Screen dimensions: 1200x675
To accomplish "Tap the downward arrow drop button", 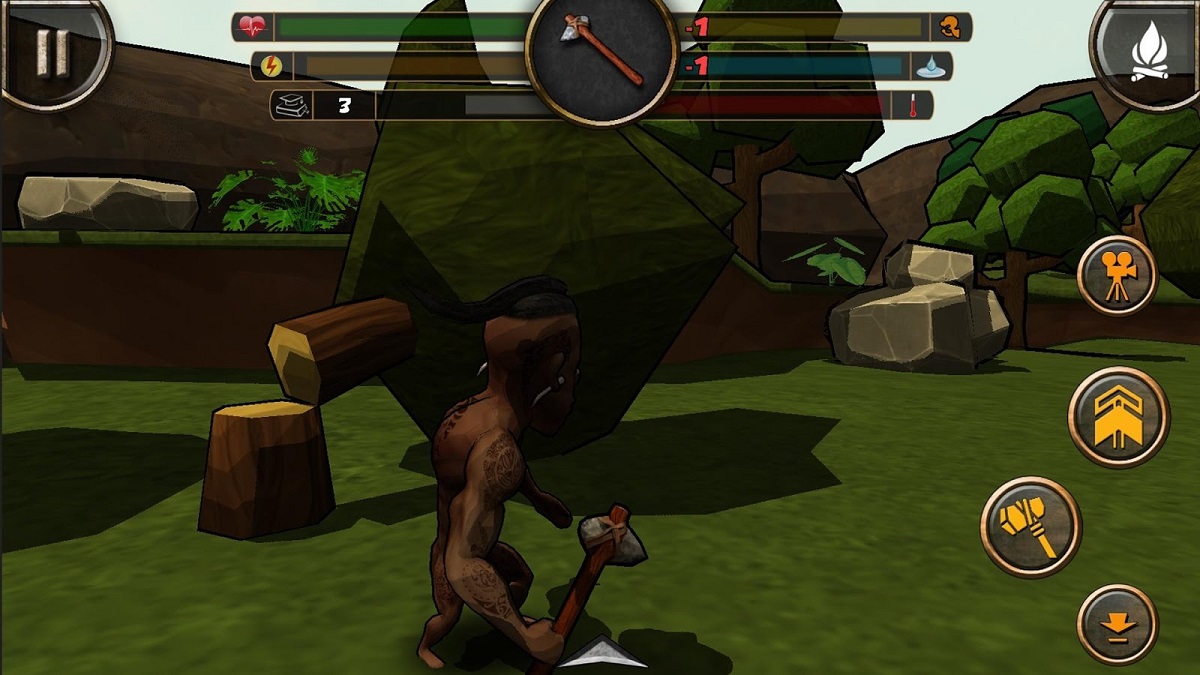I will click(1117, 624).
